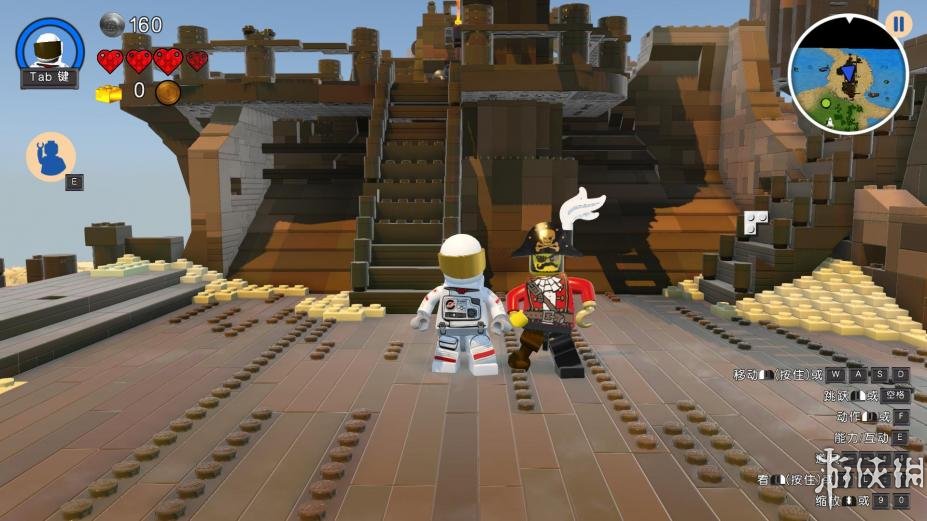Open the astronaut character portrait
The height and width of the screenshot is (521, 927).
(x=49, y=48)
